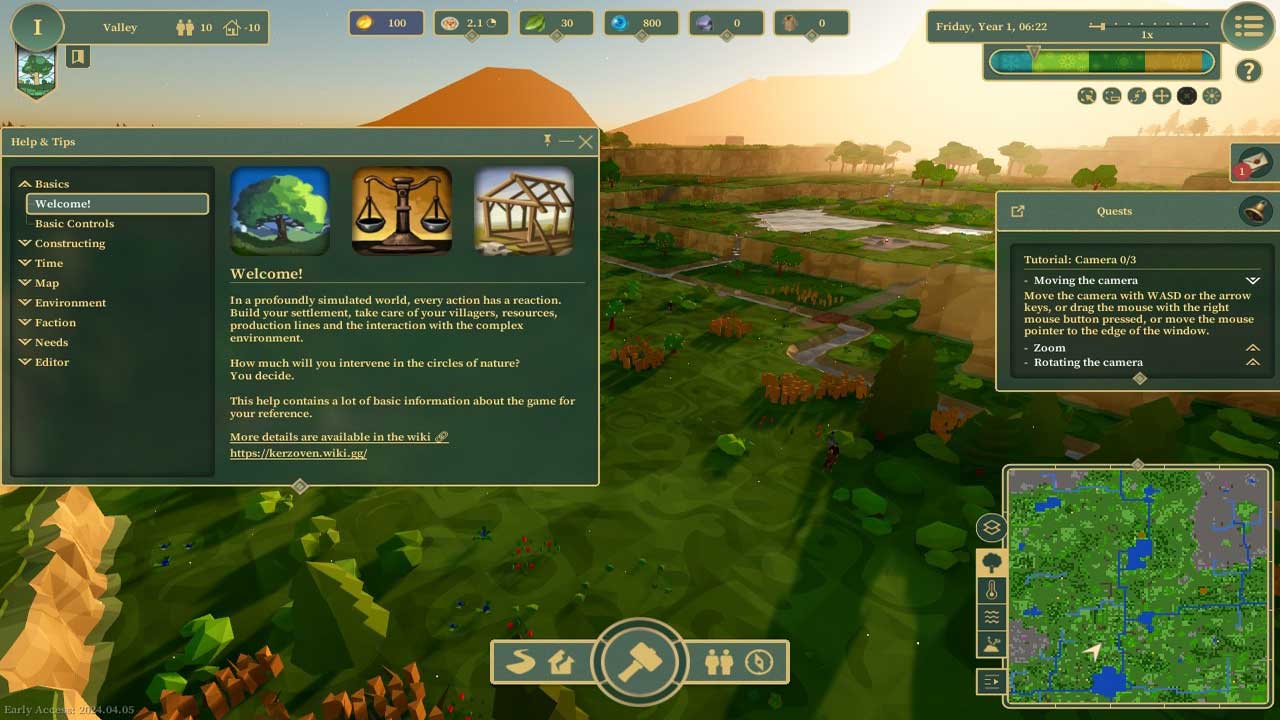The height and width of the screenshot is (720, 1280).
Task: Open the villagers panel
Action: tap(718, 662)
